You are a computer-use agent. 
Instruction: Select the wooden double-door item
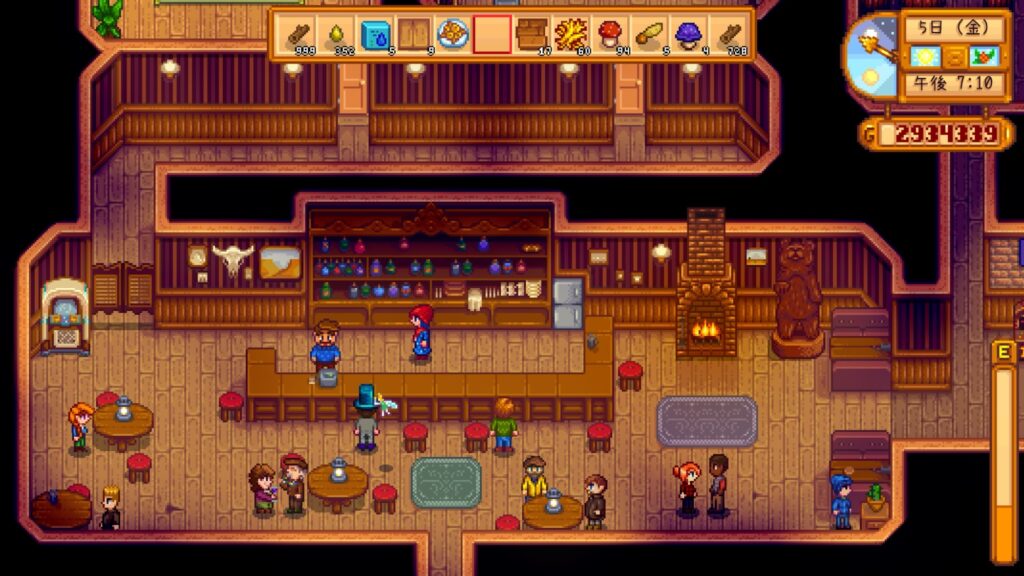point(414,35)
